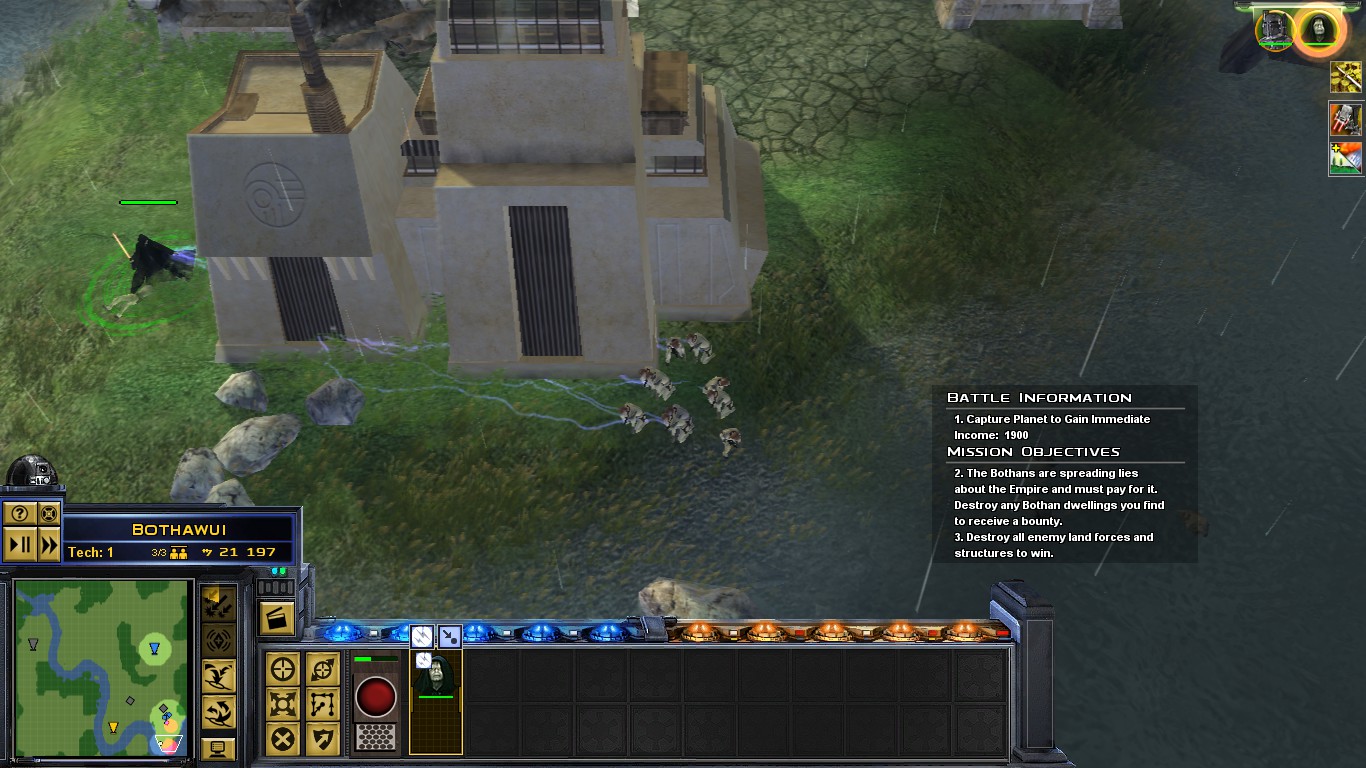
Task: Select the bombing run ability icon
Action: point(218,603)
